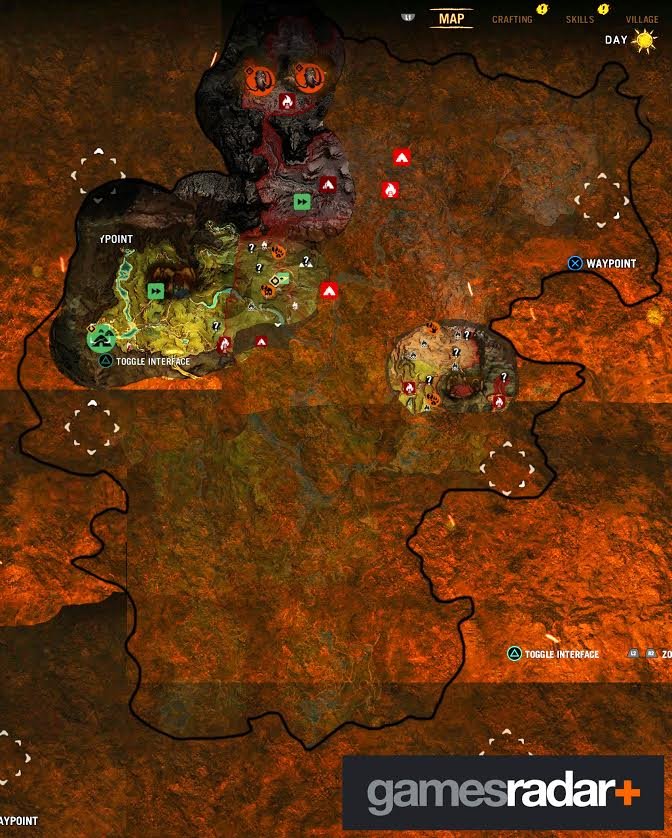The width and height of the screenshot is (672, 838).
Task: Switch to the Crafting tab
Action: pyautogui.click(x=512, y=19)
